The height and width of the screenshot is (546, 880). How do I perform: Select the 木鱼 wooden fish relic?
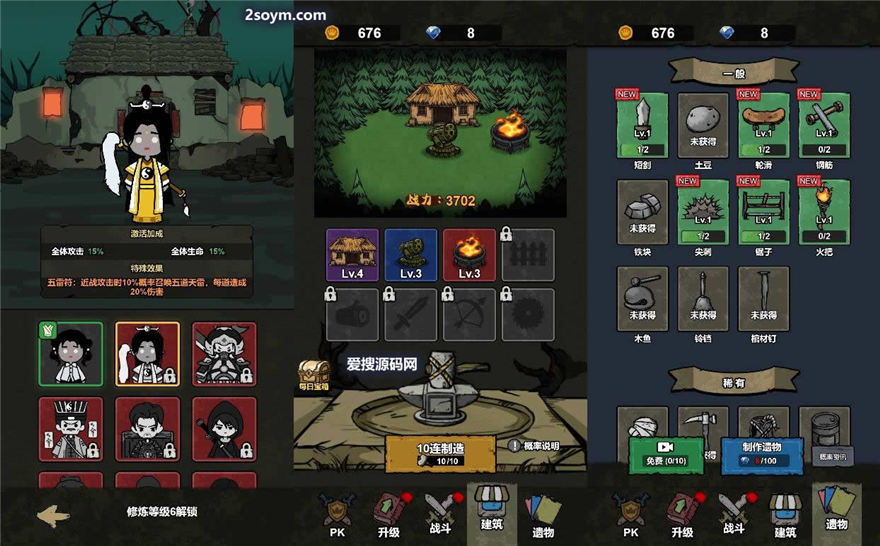(643, 298)
